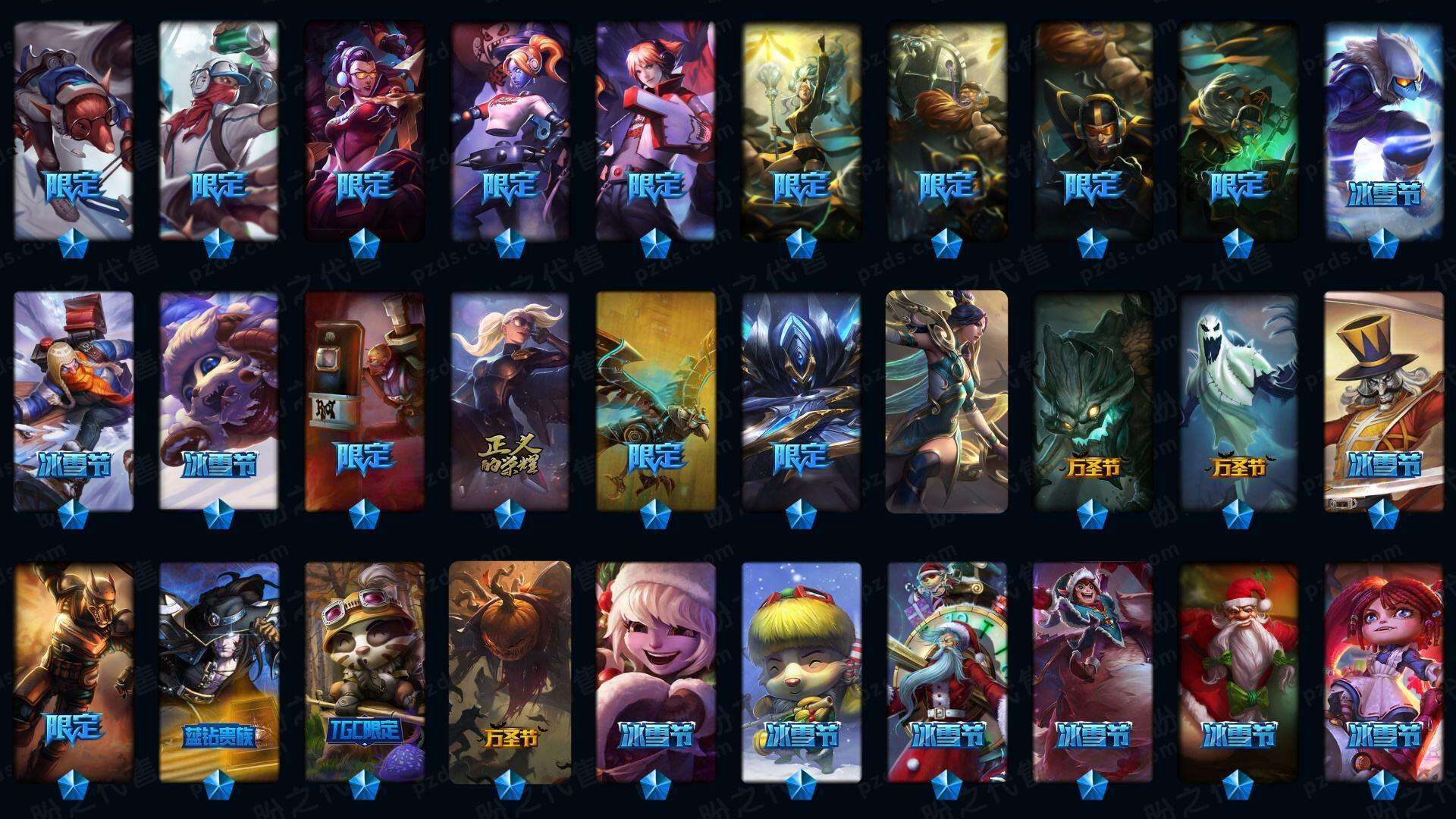This screenshot has width=1456, height=819.
Task: Open the black-and-yellow helmet character card
Action: [1093, 129]
